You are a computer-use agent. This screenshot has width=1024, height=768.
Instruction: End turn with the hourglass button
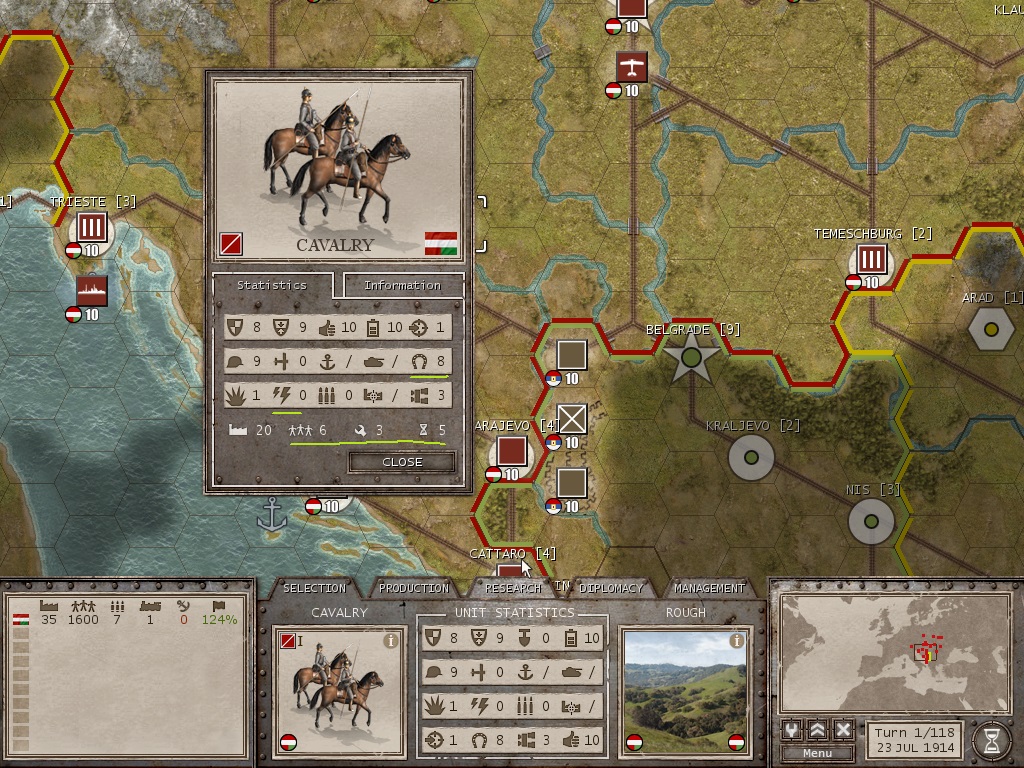990,739
